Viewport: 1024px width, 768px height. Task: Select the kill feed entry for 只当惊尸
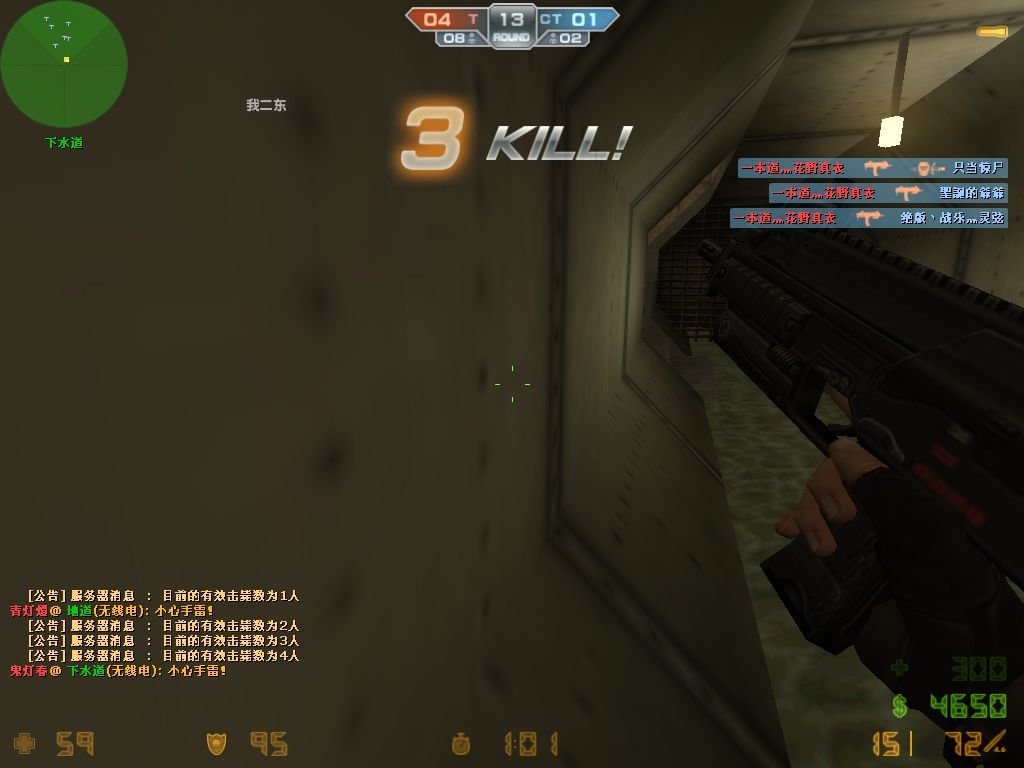pos(872,168)
